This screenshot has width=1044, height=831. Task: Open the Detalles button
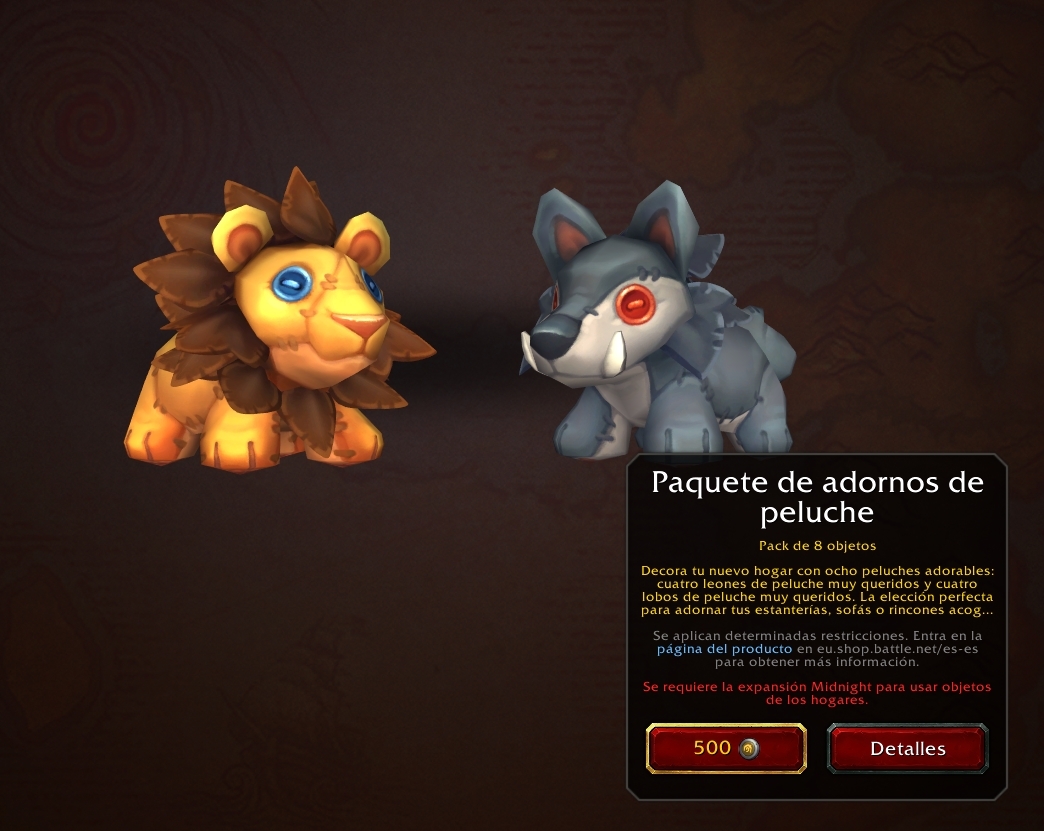pyautogui.click(x=907, y=748)
